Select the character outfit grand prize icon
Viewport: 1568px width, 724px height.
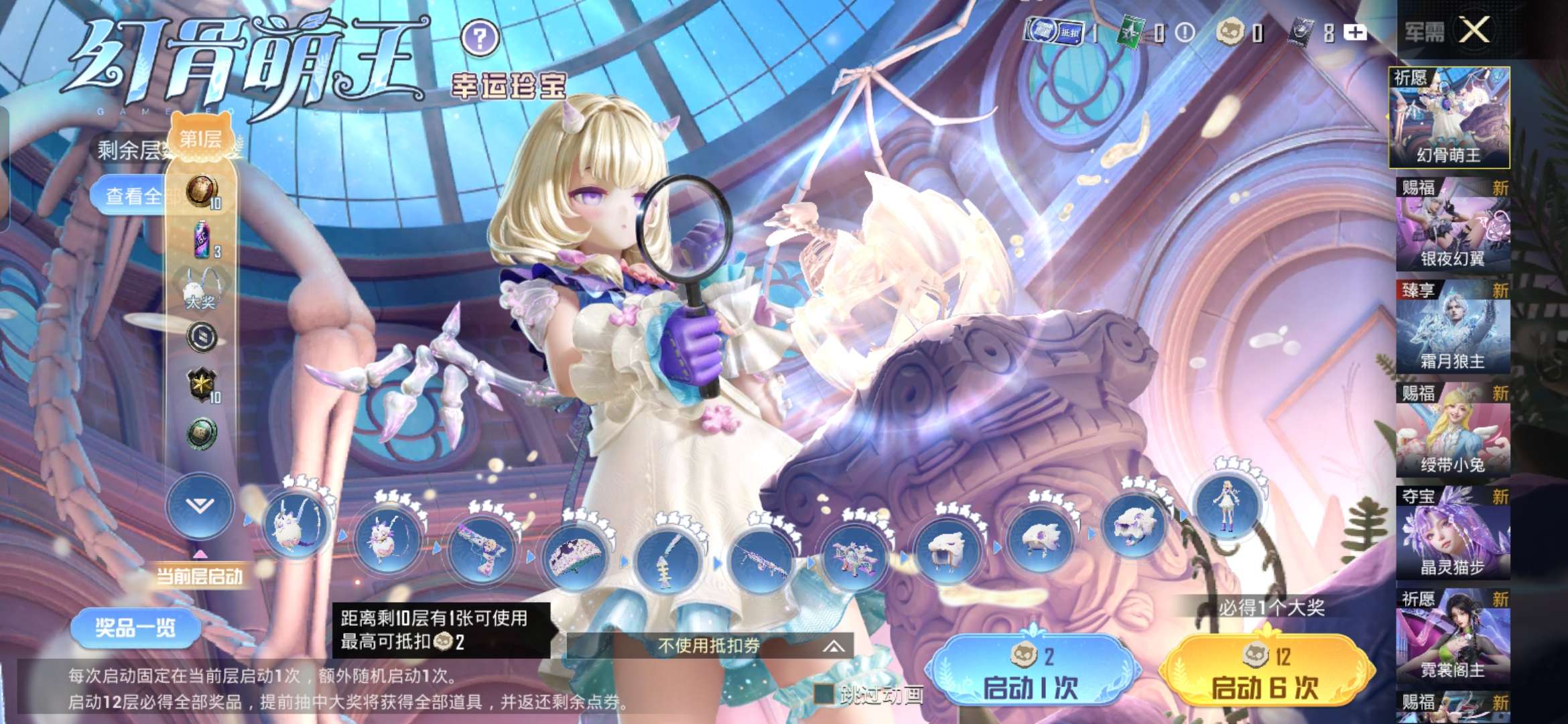1228,503
